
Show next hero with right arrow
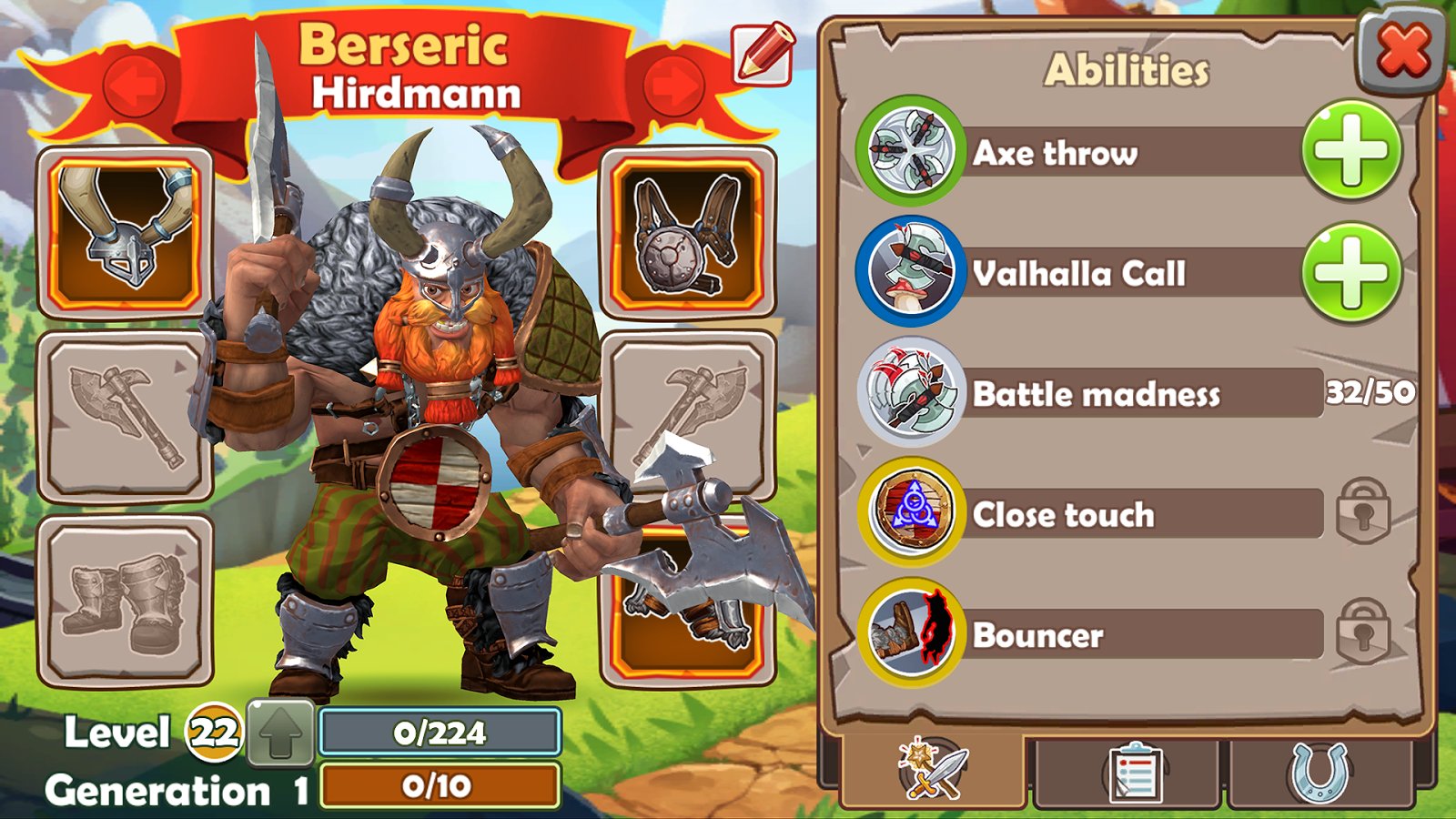(674, 86)
